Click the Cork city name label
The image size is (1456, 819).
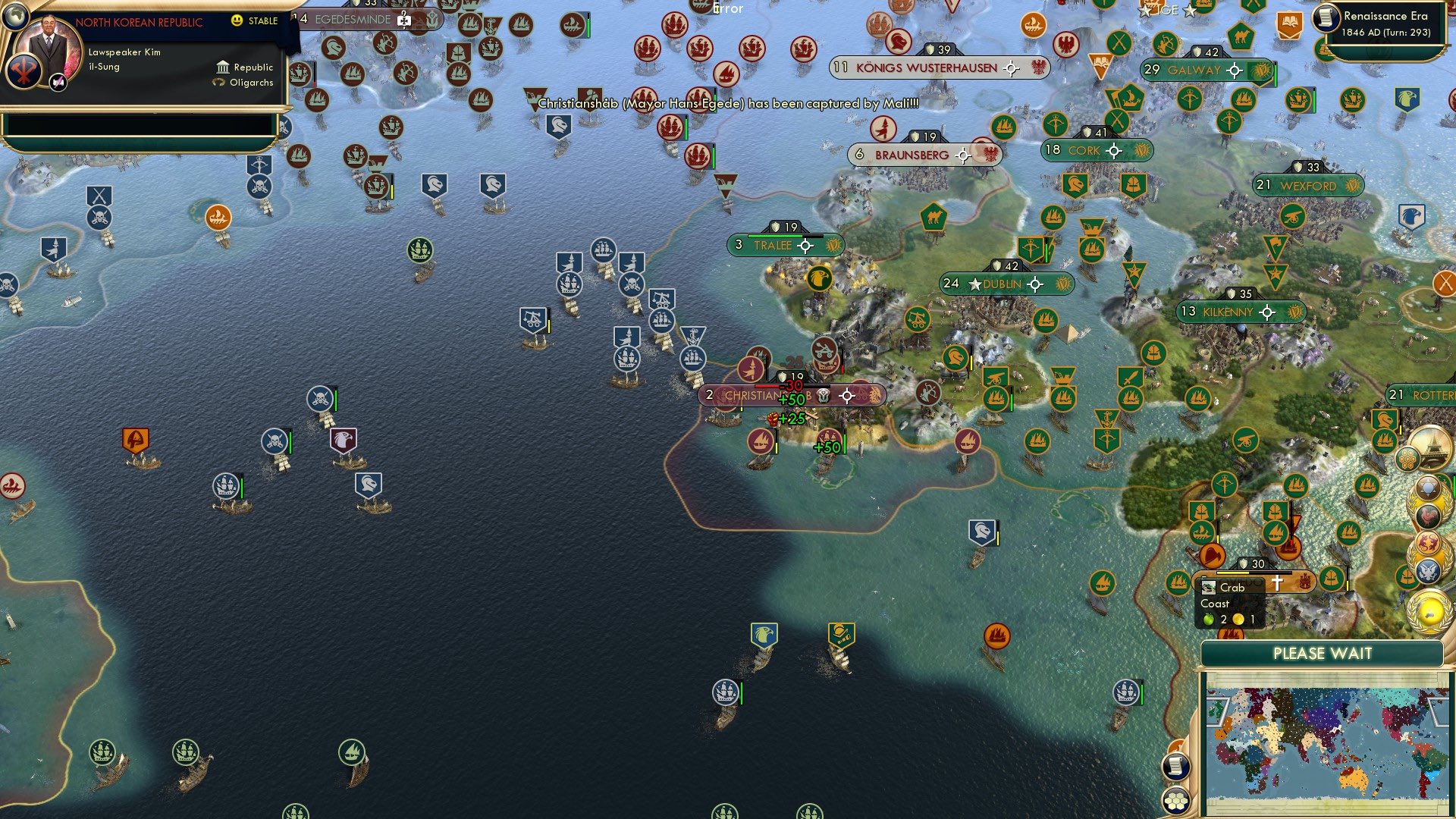1083,150
